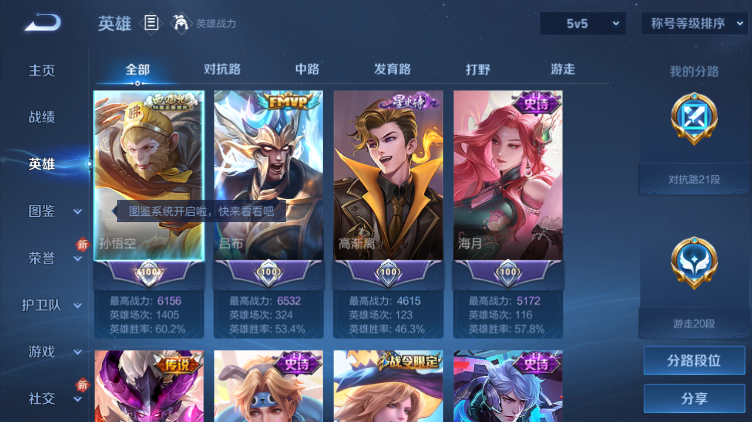The height and width of the screenshot is (422, 752).
Task: Click the 分路段位 button
Action: (x=694, y=360)
